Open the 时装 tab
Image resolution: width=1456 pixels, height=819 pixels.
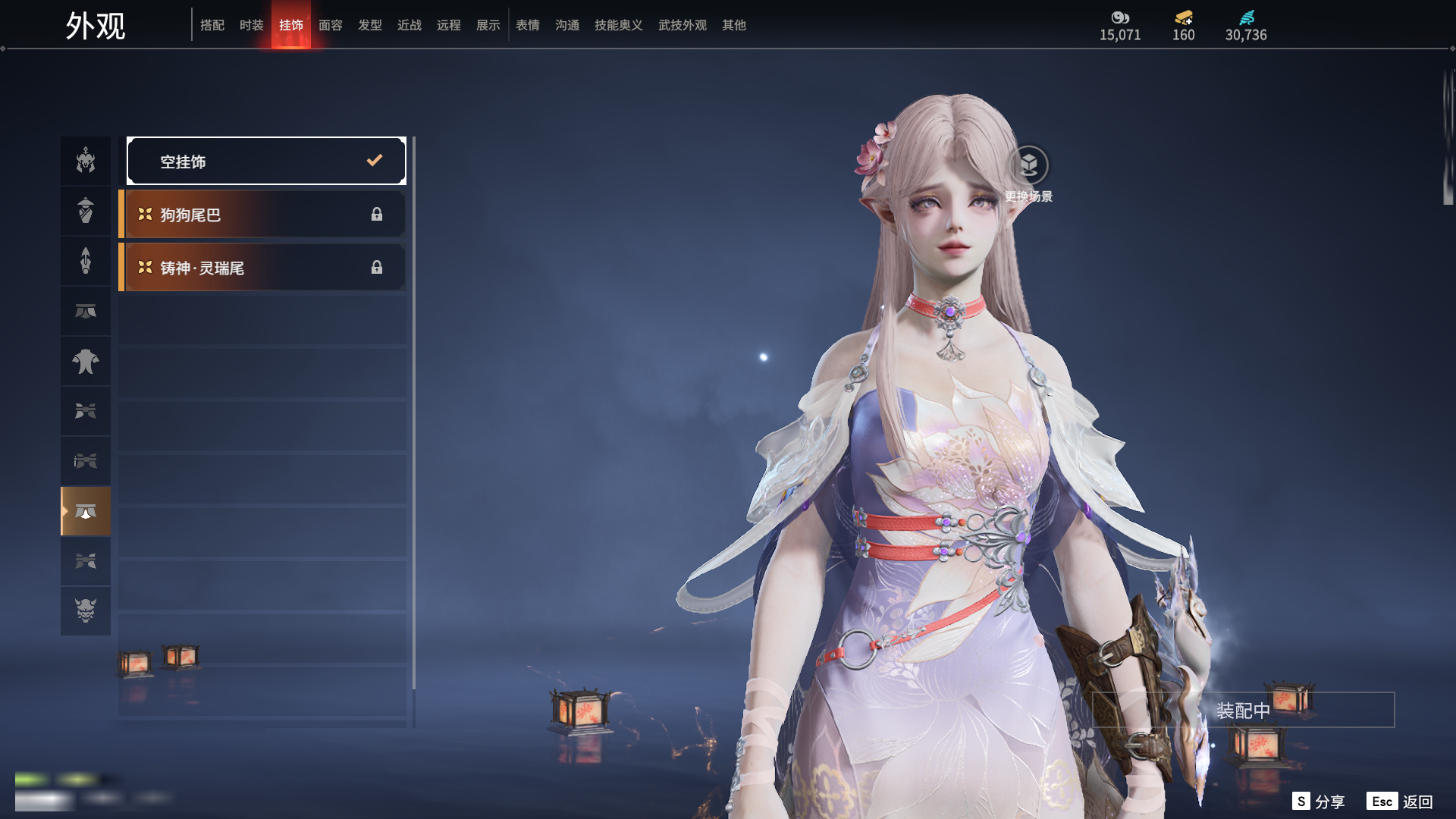(x=252, y=25)
